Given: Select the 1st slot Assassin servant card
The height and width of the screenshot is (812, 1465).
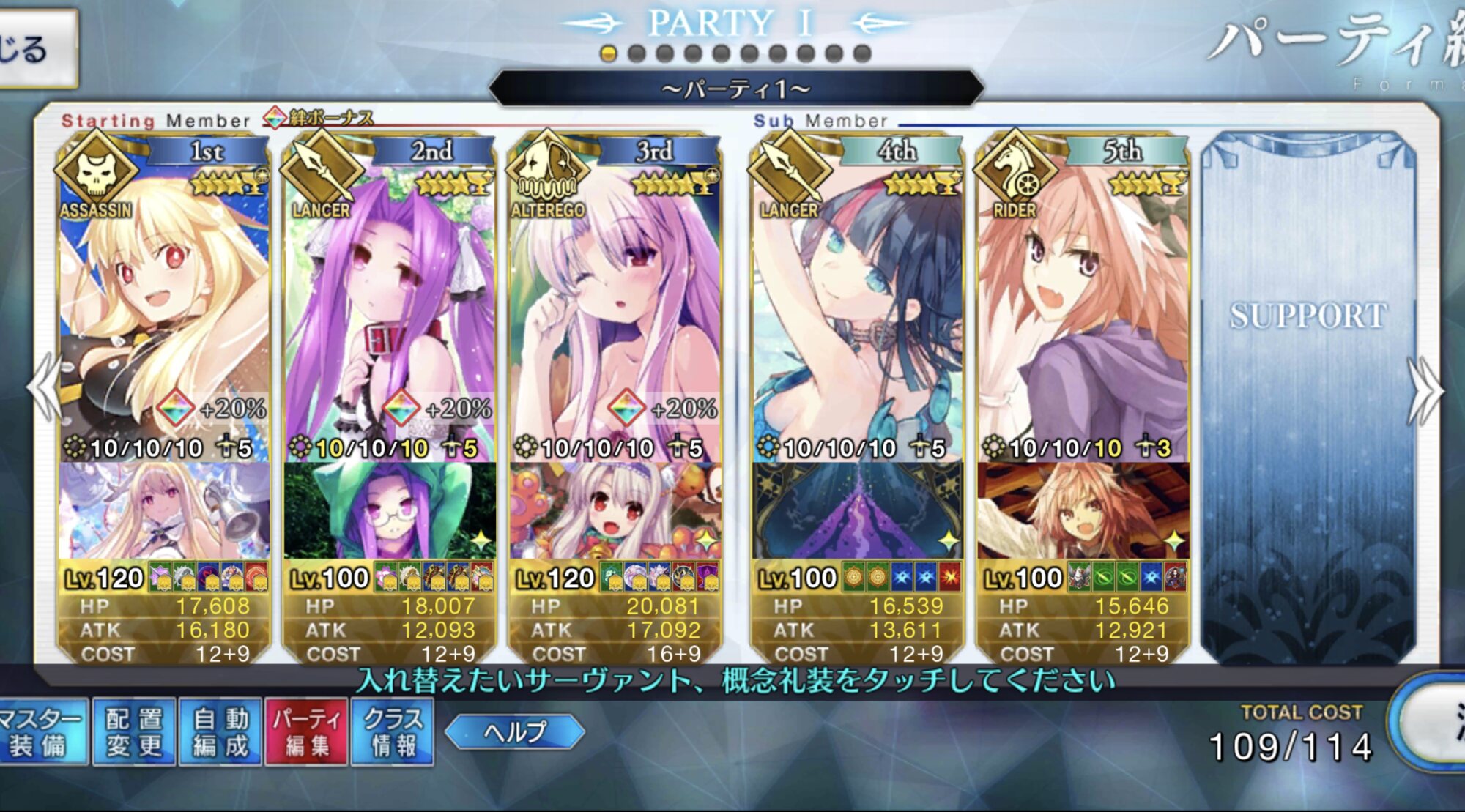Looking at the screenshot, I should 164,308.
